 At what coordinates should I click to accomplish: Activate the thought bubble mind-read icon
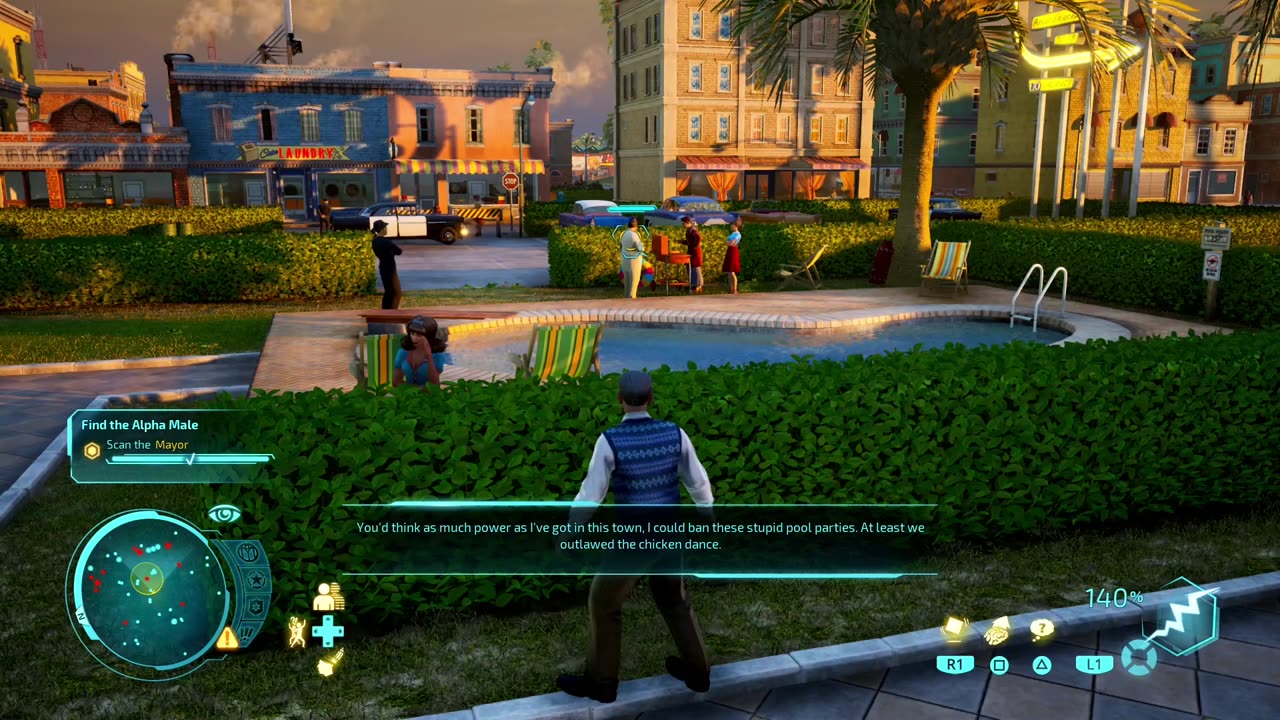coord(1042,629)
